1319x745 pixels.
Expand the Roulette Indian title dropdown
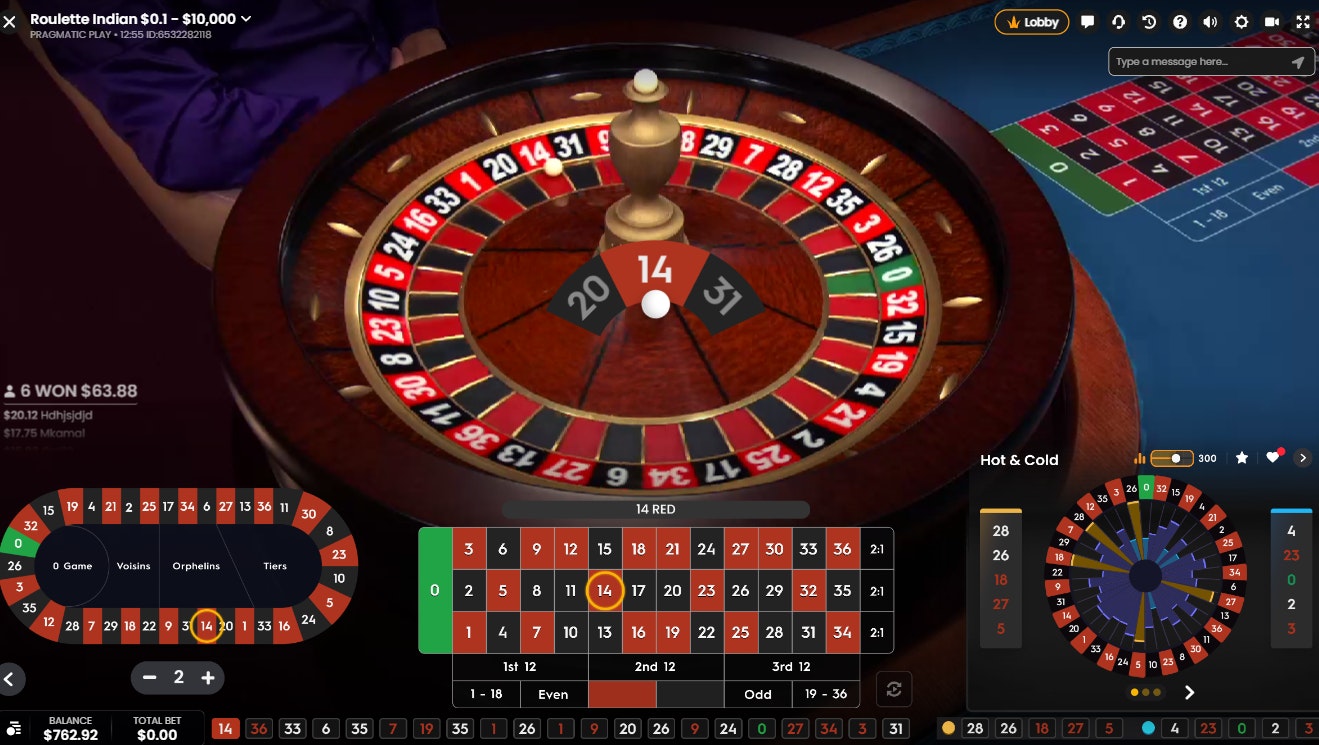pos(246,18)
